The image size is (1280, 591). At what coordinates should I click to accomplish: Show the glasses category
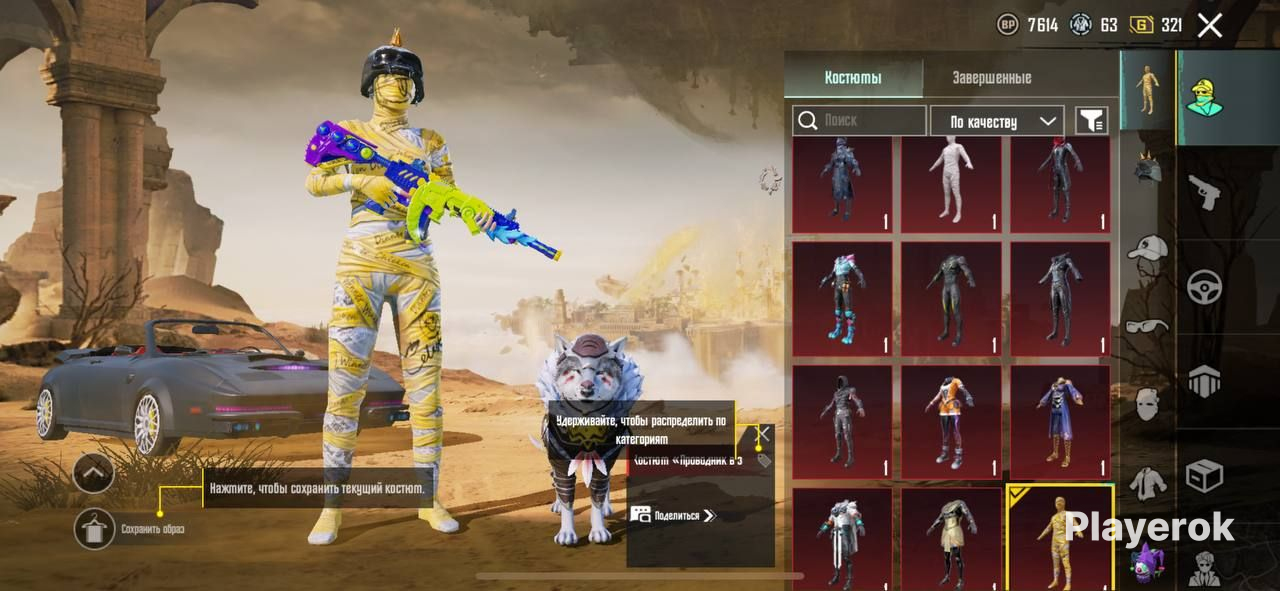click(x=1147, y=325)
